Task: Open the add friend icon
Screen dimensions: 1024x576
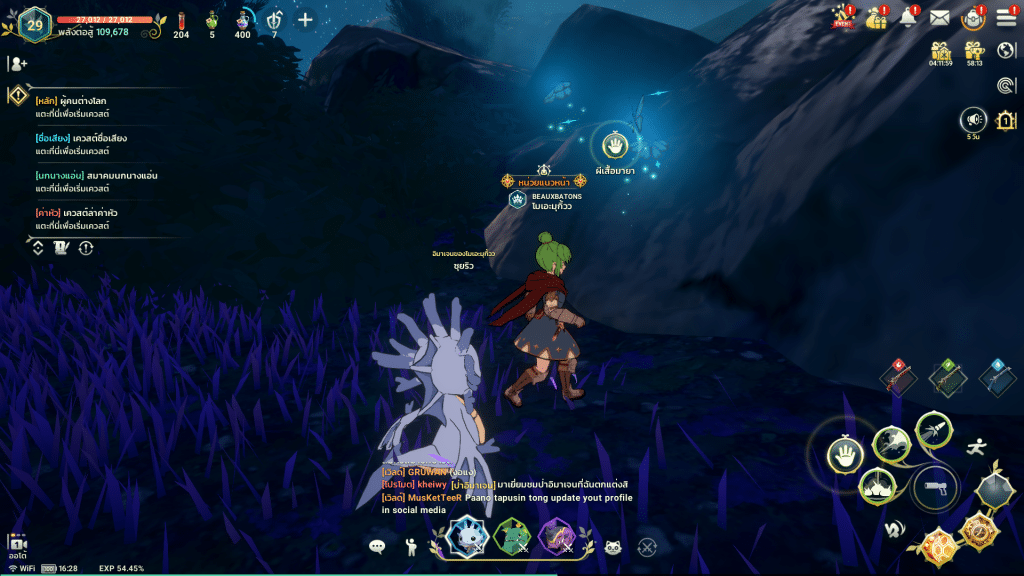Action: [x=18, y=63]
